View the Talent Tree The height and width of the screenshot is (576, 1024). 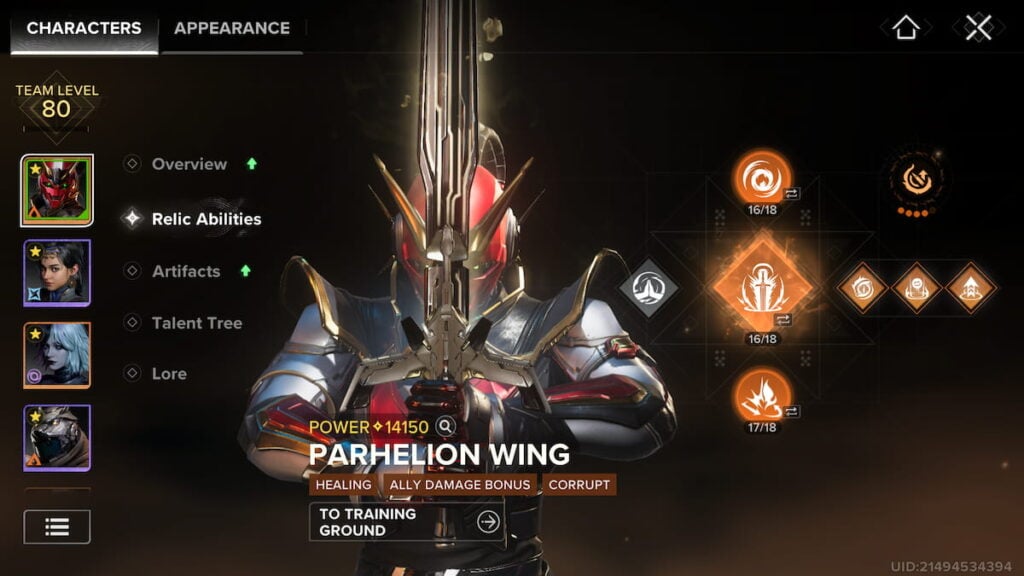(x=196, y=323)
